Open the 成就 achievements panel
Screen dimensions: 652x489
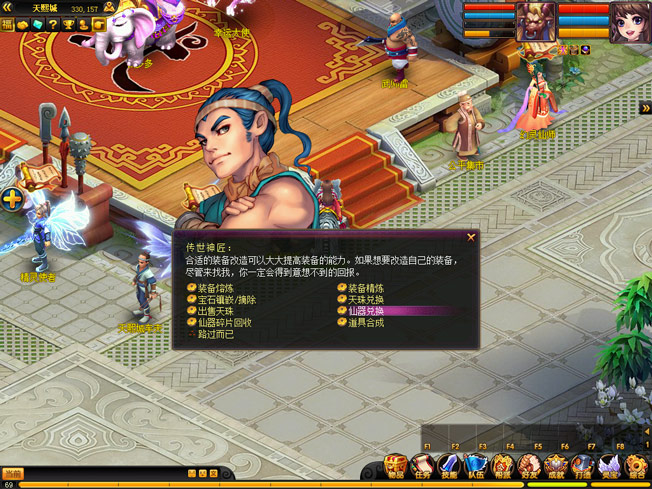tap(555, 468)
